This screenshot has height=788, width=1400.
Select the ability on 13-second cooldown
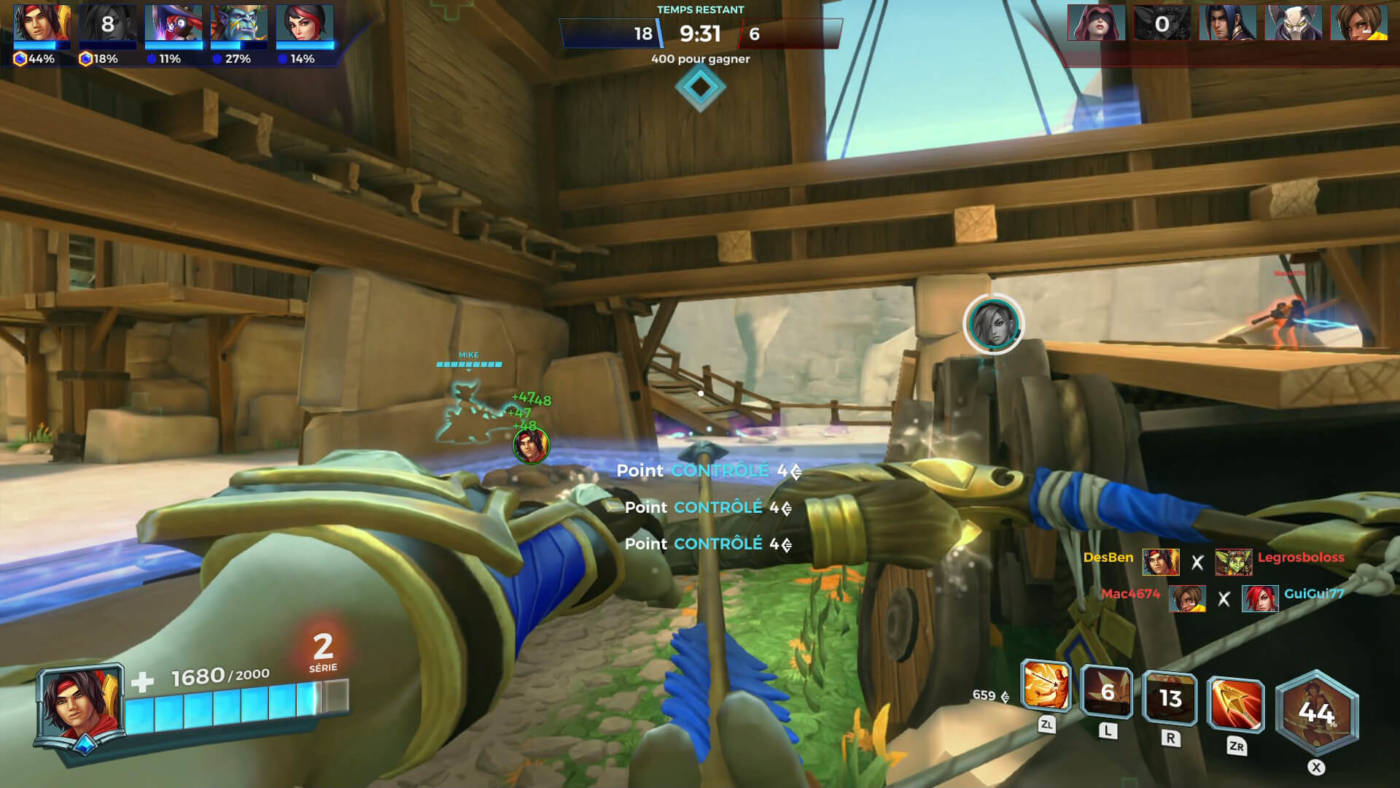(1170, 697)
